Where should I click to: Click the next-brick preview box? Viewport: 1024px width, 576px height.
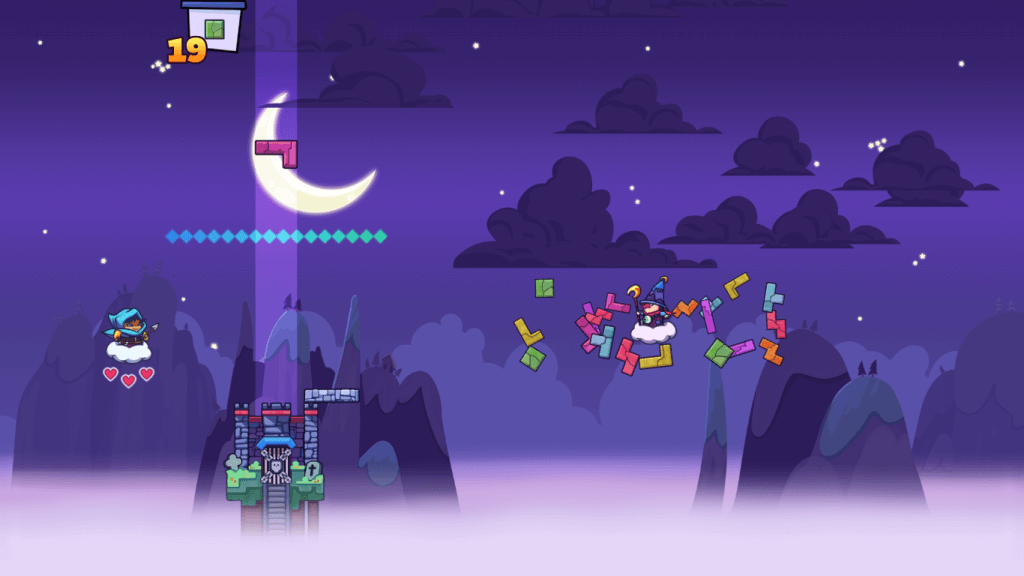215,27
